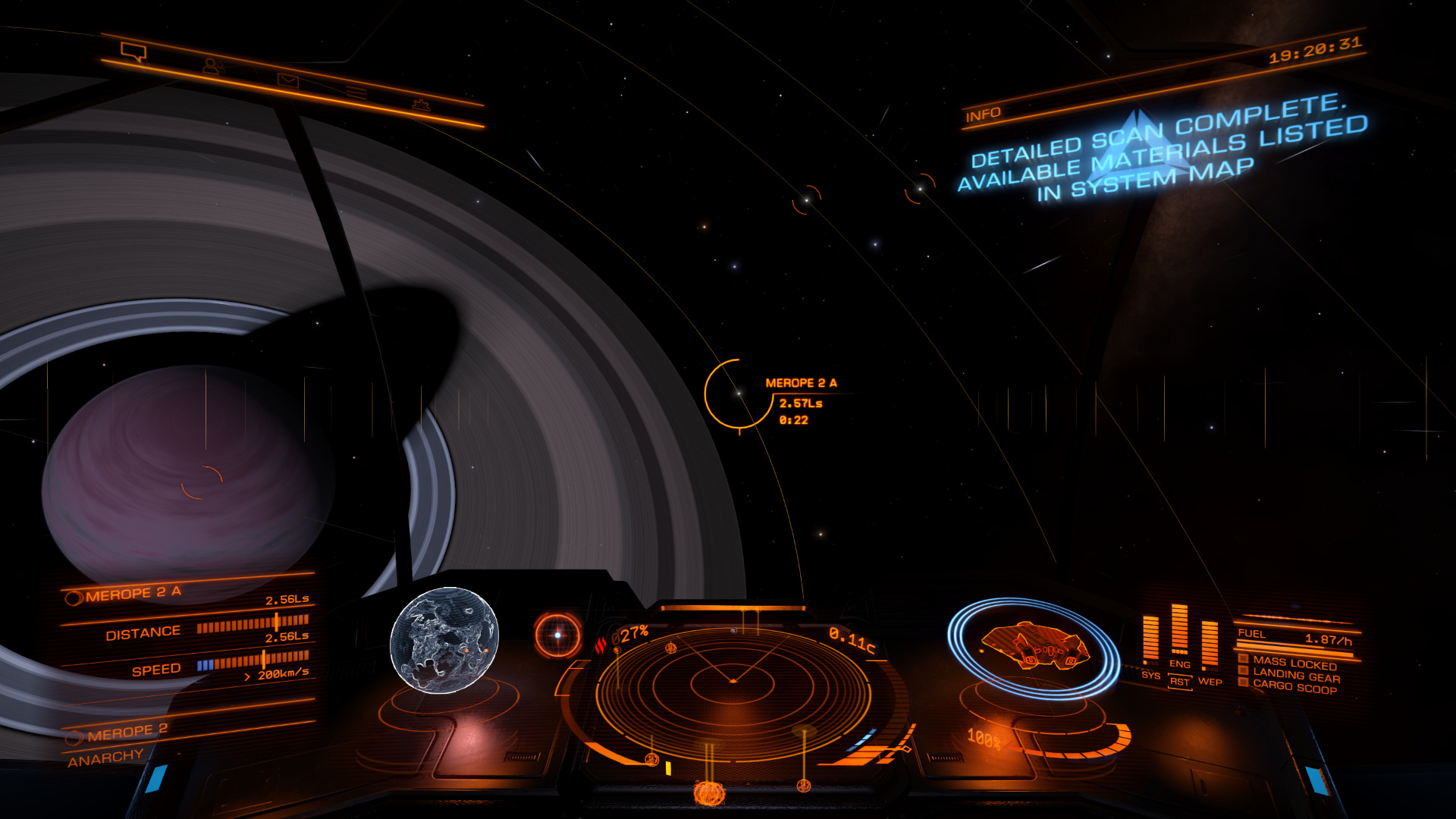Select the three-line list icon
Image resolution: width=1456 pixels, height=819 pixels.
356,93
